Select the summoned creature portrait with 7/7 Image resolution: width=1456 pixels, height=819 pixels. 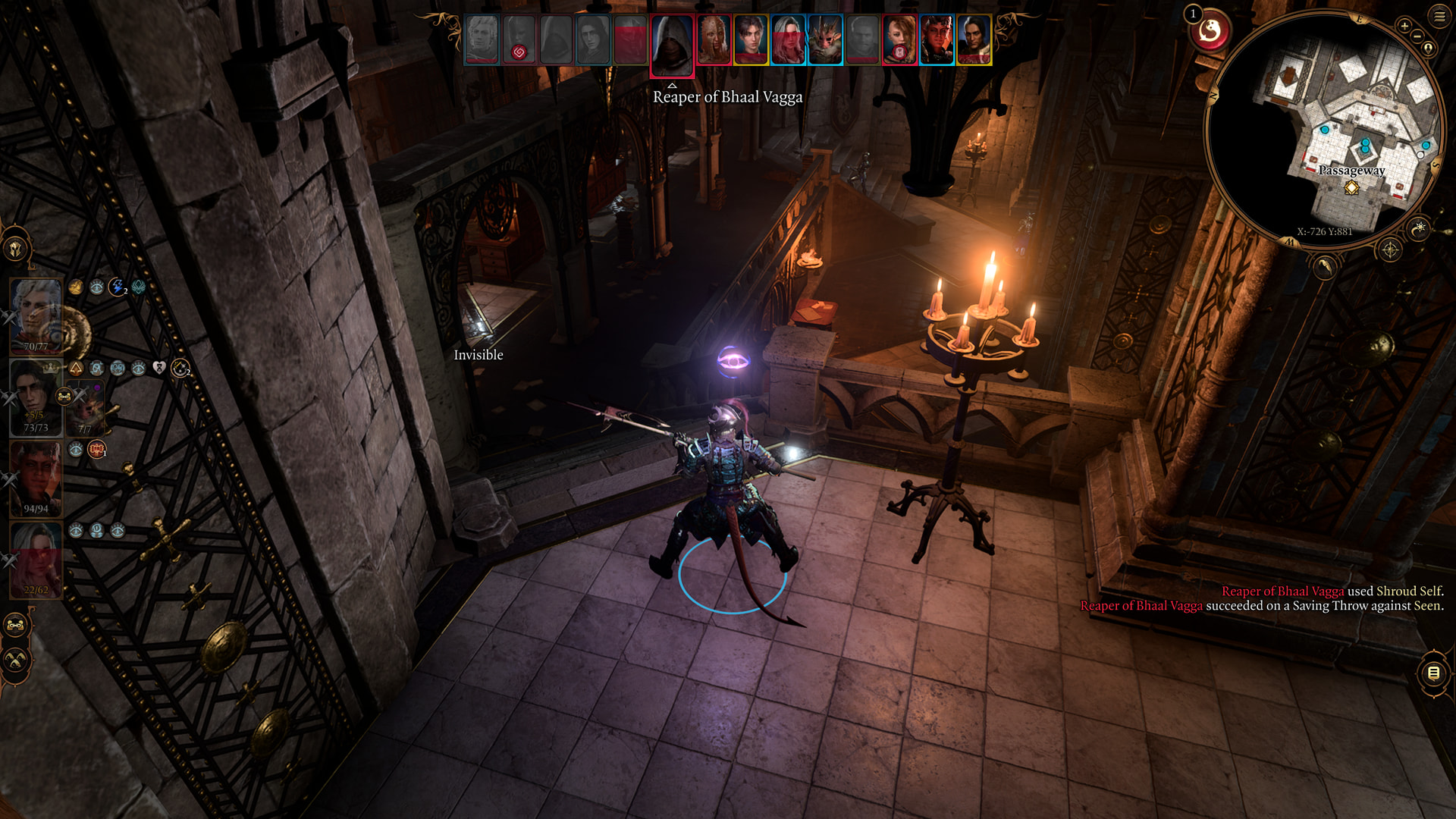click(x=86, y=409)
